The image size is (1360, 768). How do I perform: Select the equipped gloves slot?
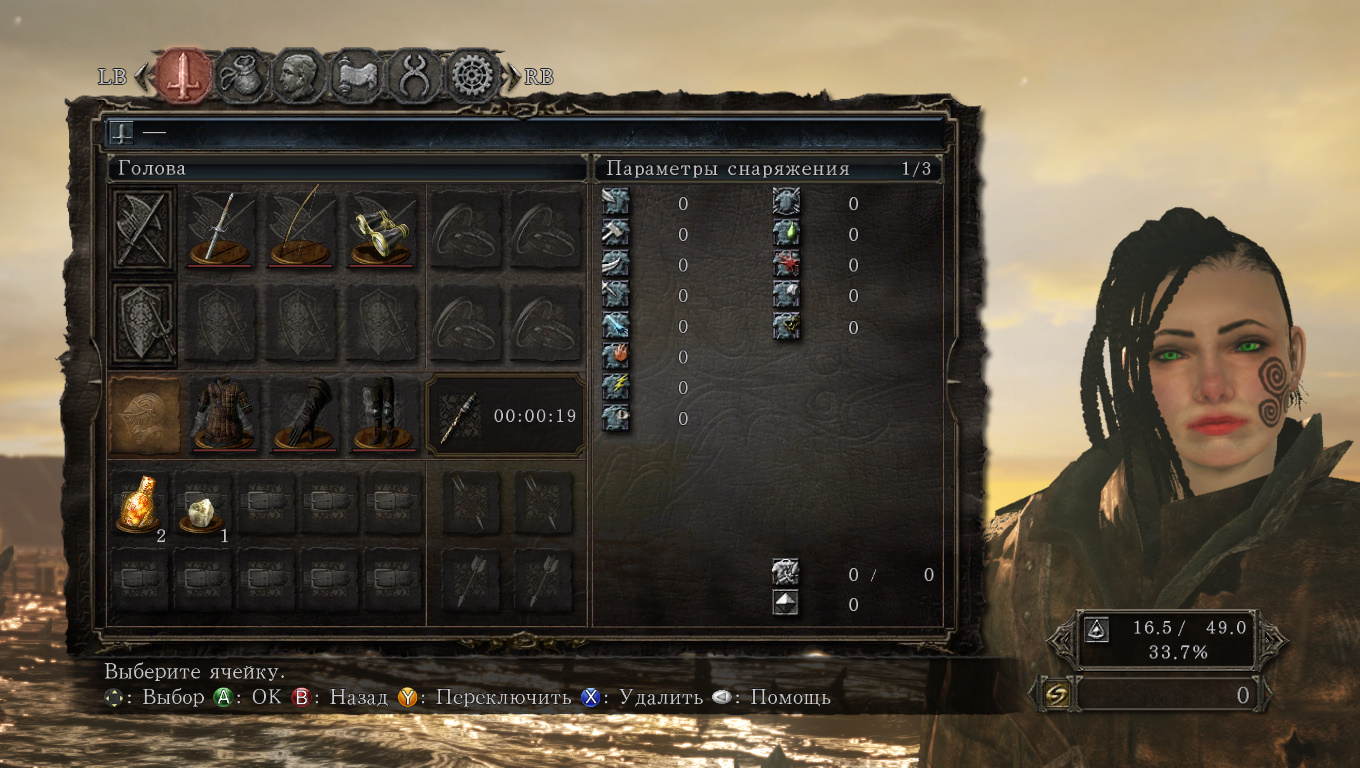point(301,415)
